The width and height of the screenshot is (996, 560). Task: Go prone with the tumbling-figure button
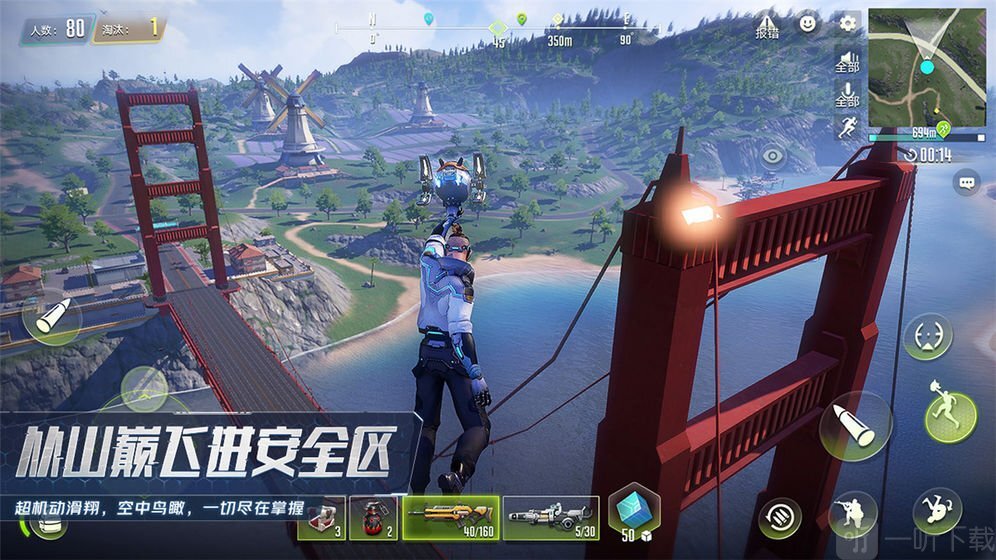[x=937, y=512]
